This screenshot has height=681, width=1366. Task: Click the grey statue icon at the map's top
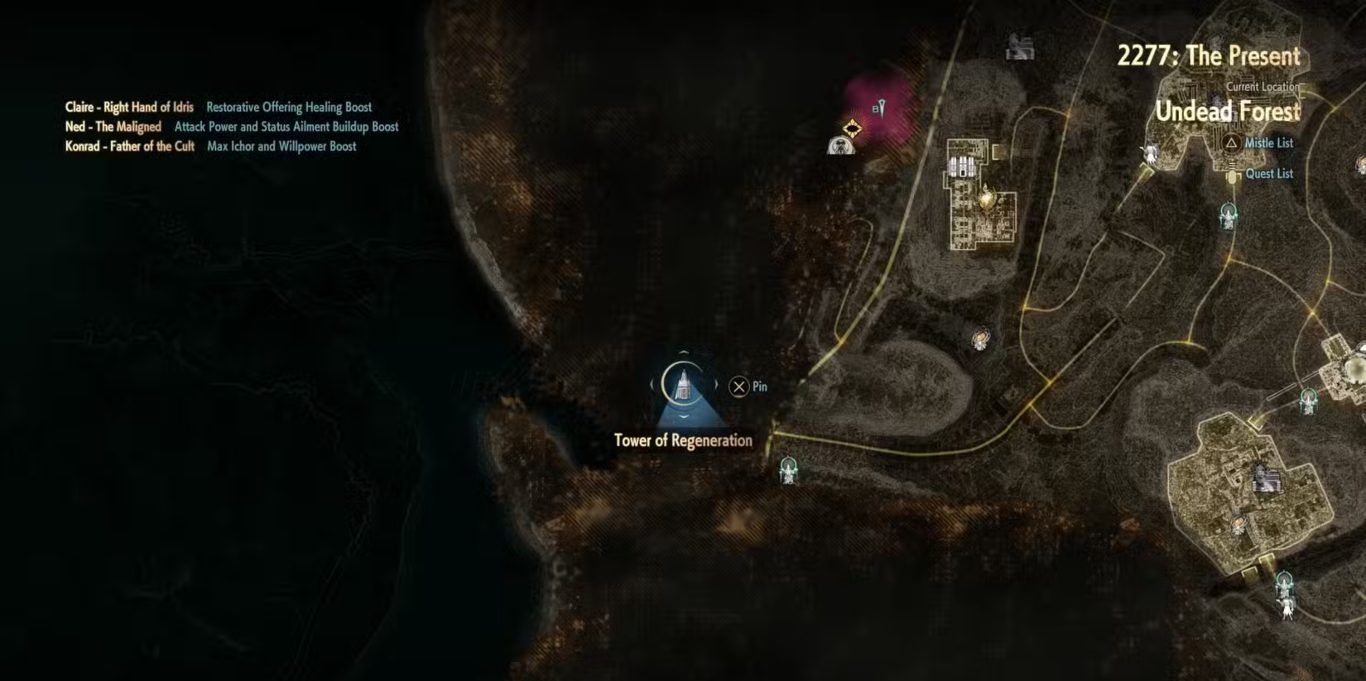pyautogui.click(x=1020, y=45)
